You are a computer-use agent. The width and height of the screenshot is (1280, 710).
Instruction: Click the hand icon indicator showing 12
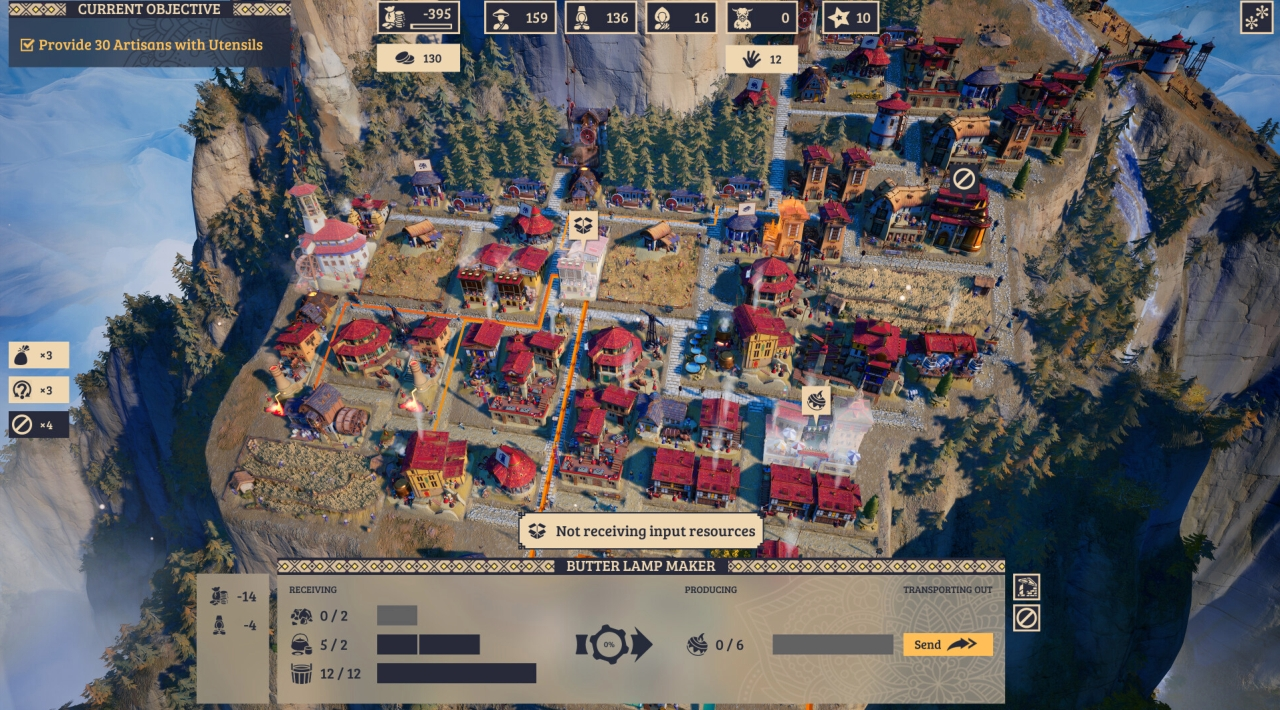click(762, 59)
